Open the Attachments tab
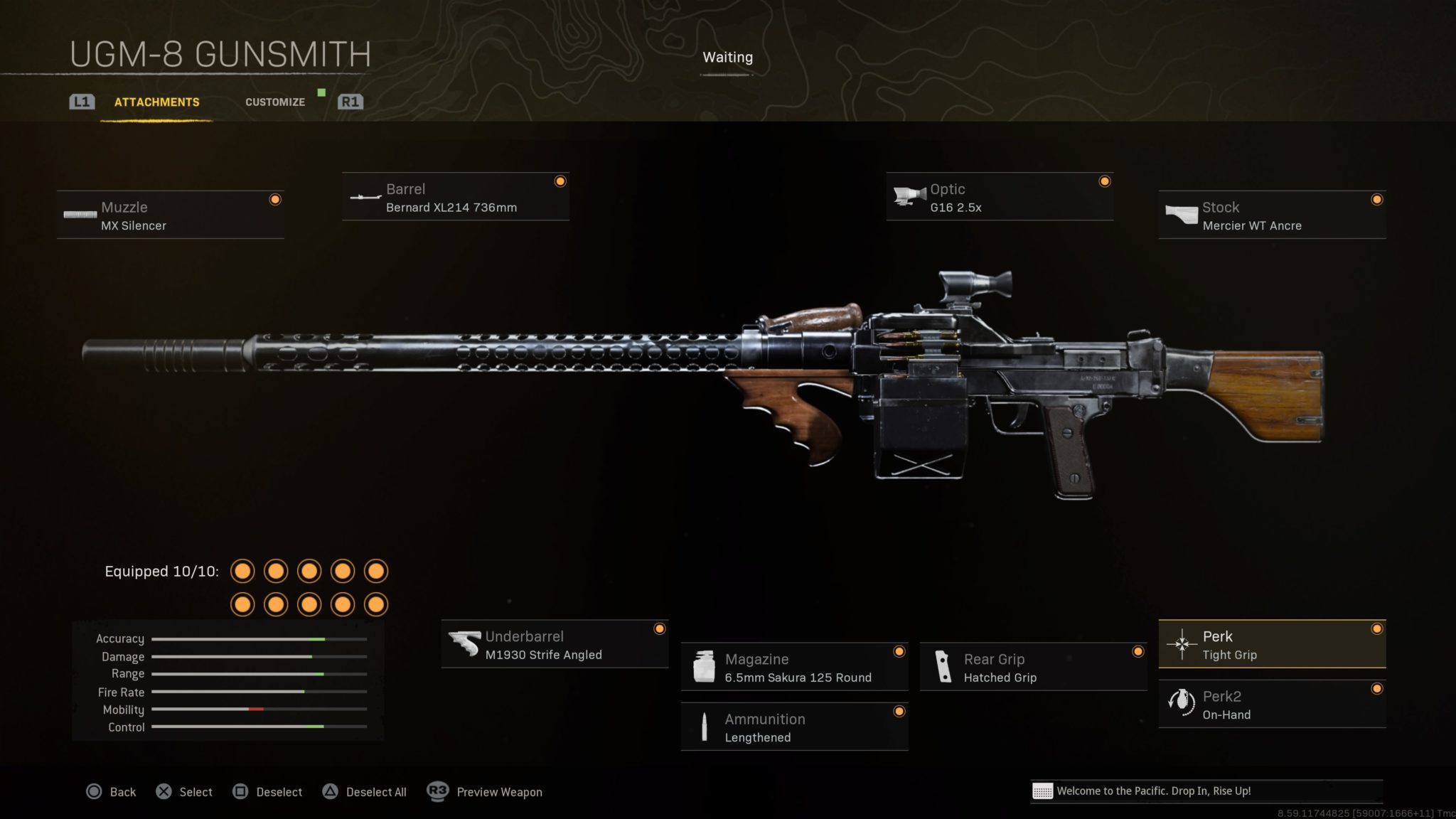 point(156,102)
